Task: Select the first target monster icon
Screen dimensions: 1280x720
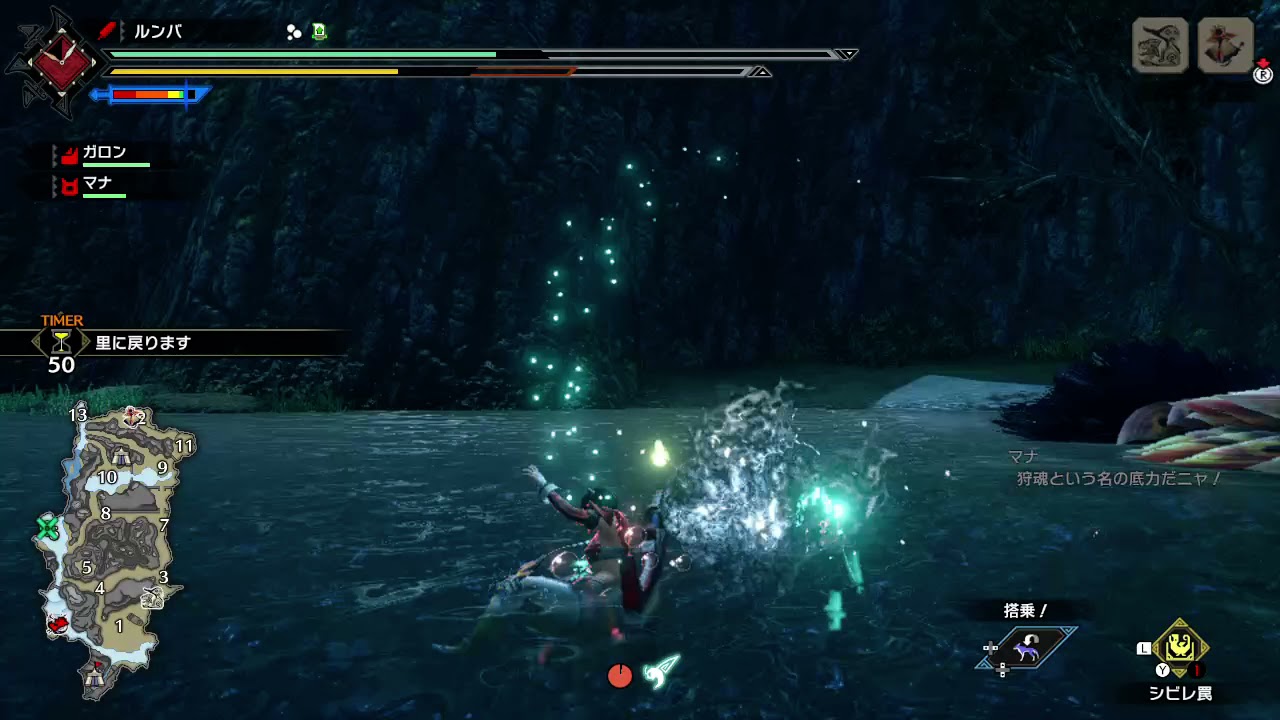Action: pyautogui.click(x=1160, y=45)
